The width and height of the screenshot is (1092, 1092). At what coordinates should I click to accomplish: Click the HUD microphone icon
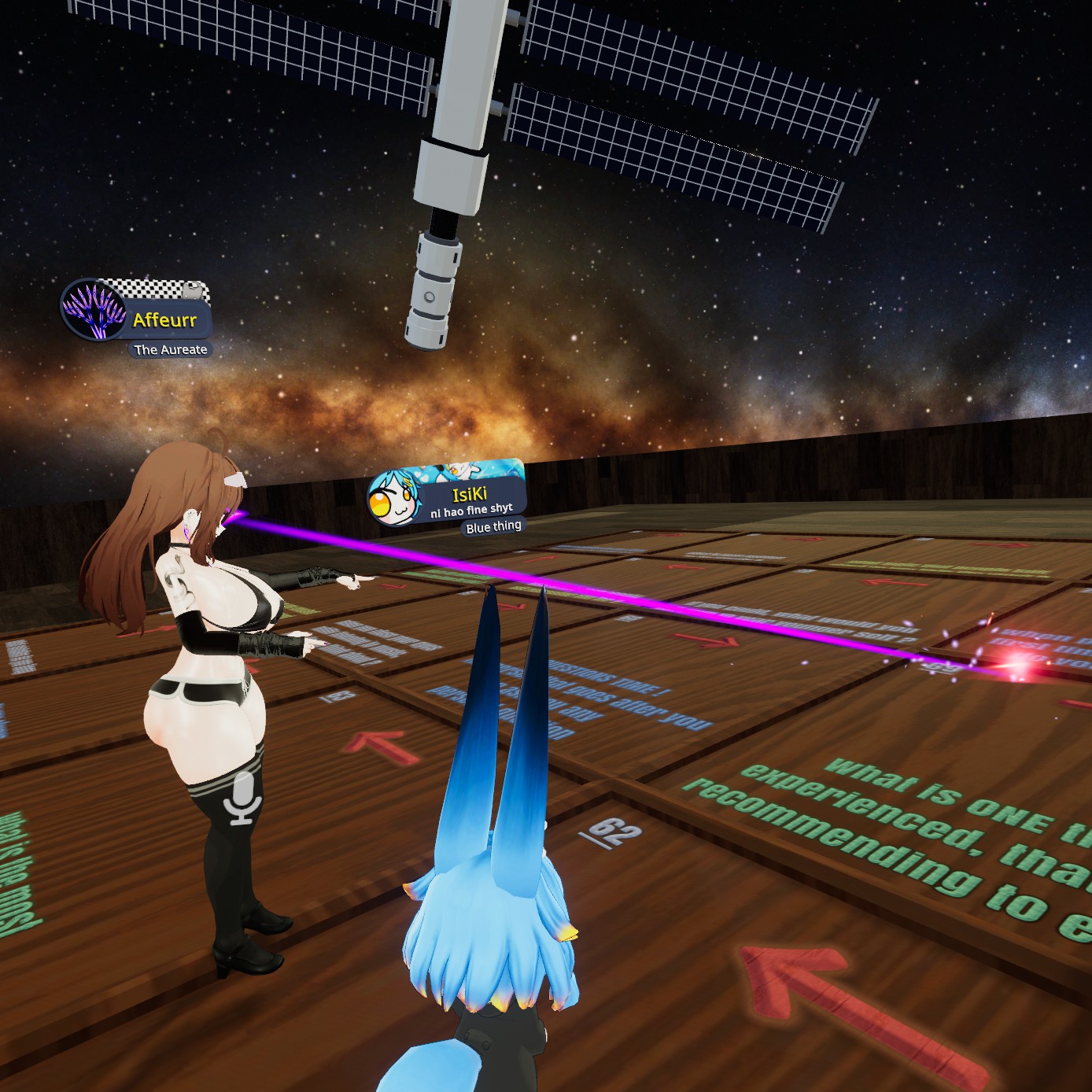242,798
